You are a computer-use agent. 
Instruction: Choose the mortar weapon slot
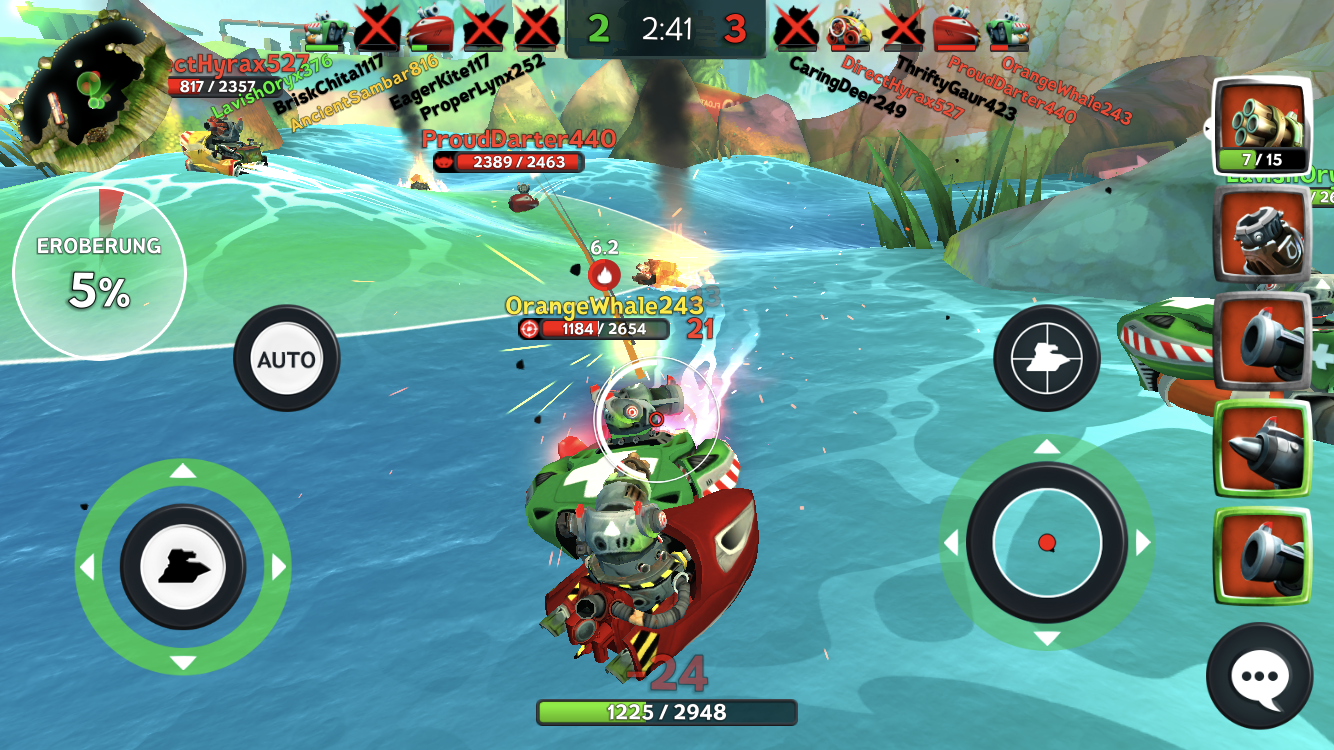coord(1262,236)
